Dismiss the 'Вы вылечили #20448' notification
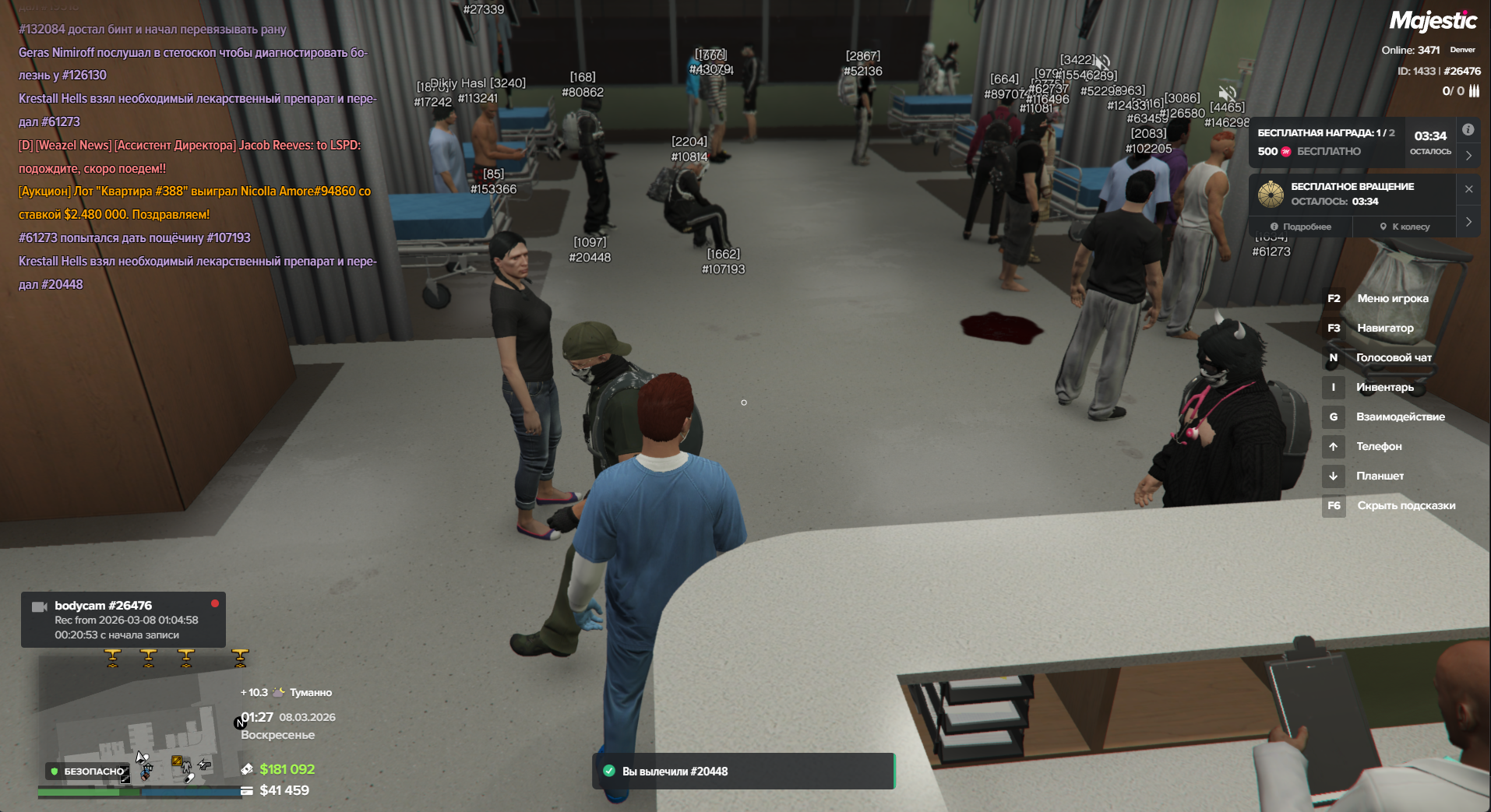Viewport: 1491px width, 812px height. pos(743,771)
